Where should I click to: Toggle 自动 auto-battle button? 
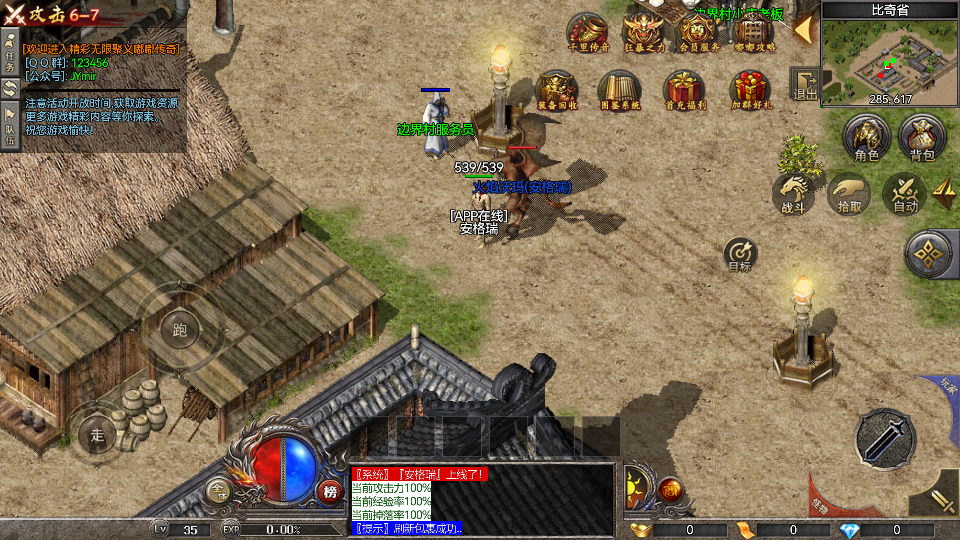click(905, 193)
